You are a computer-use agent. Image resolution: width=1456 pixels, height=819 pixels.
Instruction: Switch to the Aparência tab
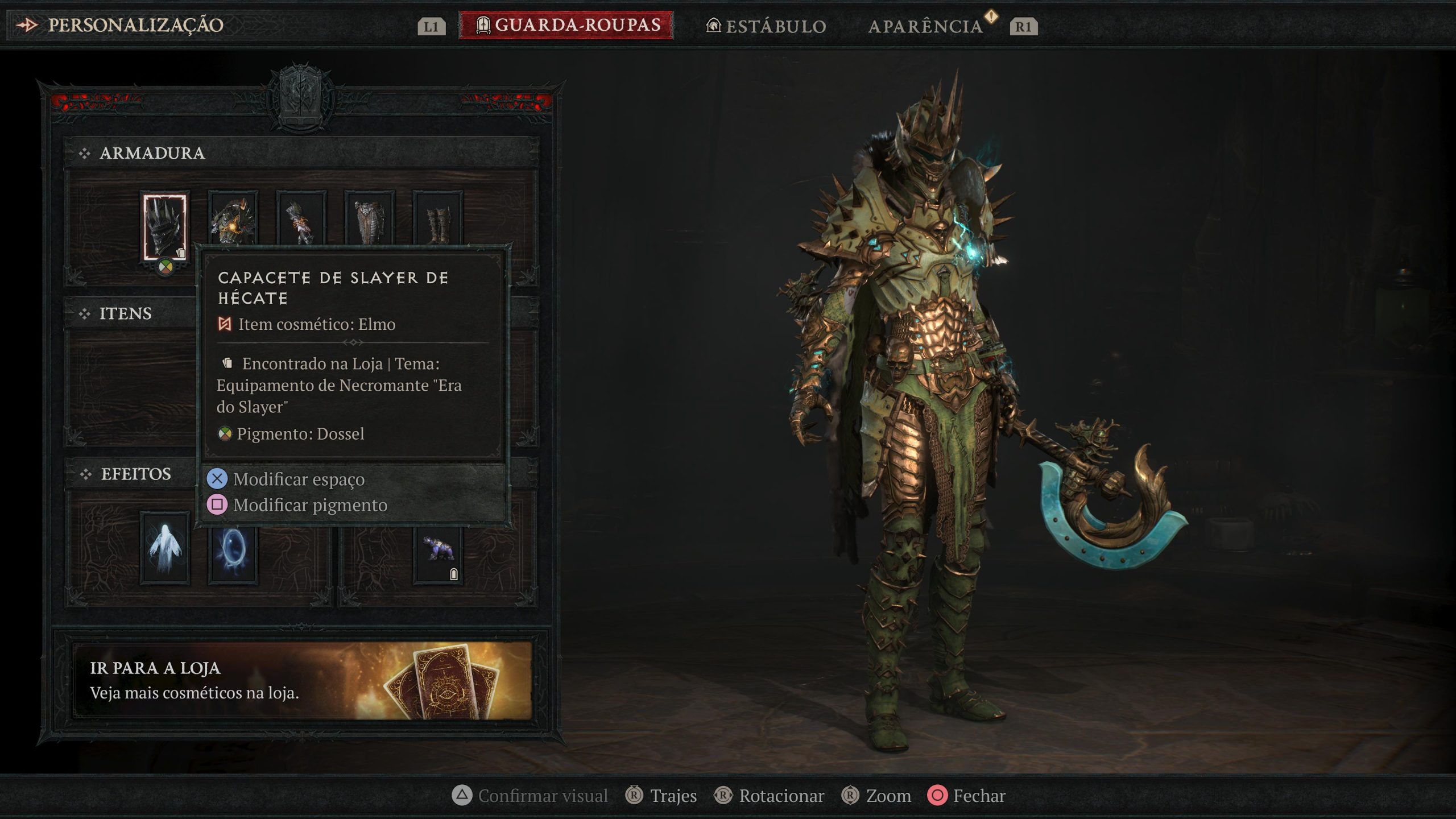coord(925,26)
